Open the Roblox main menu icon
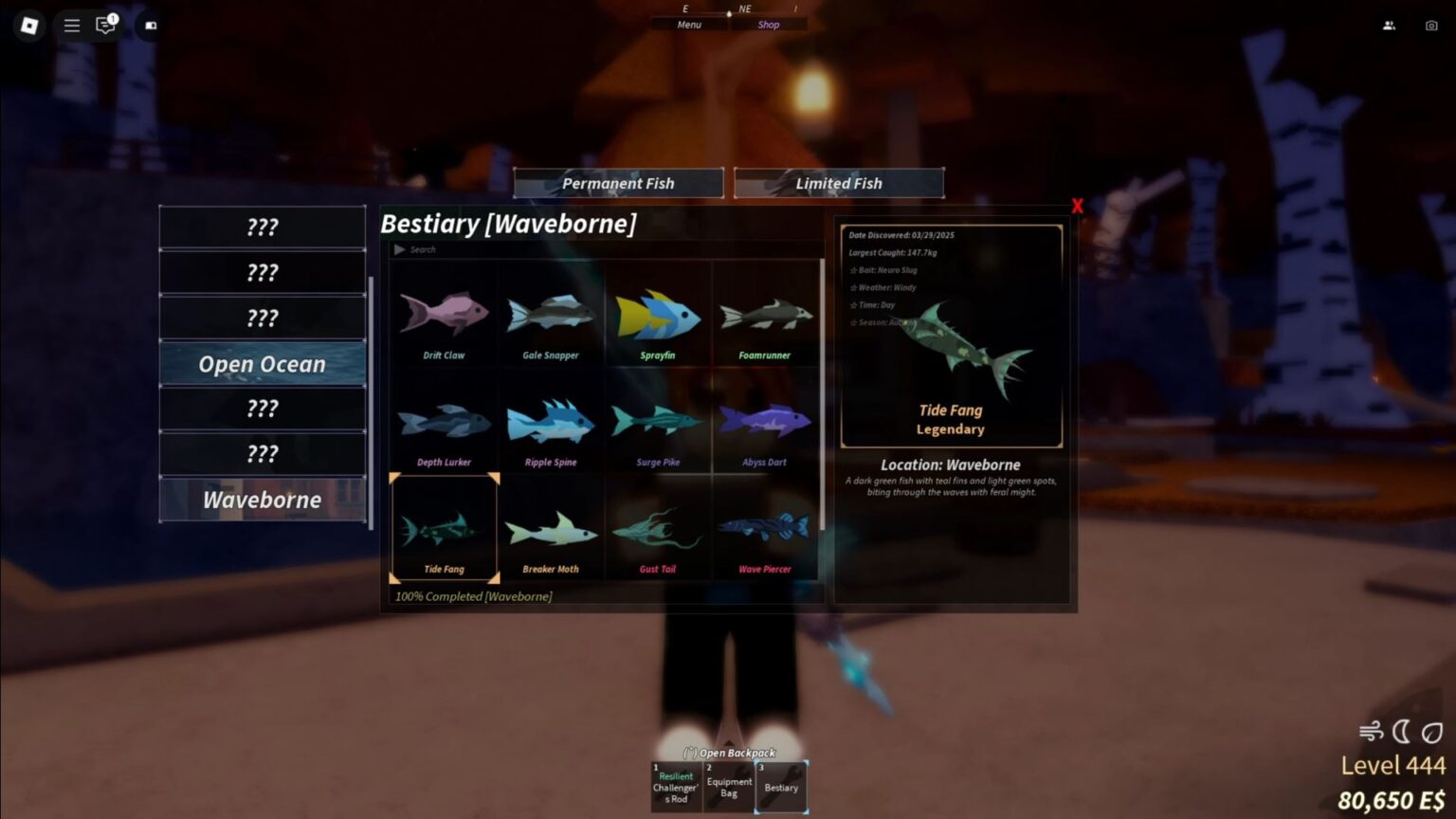Image resolution: width=1456 pixels, height=819 pixels. pos(71,26)
